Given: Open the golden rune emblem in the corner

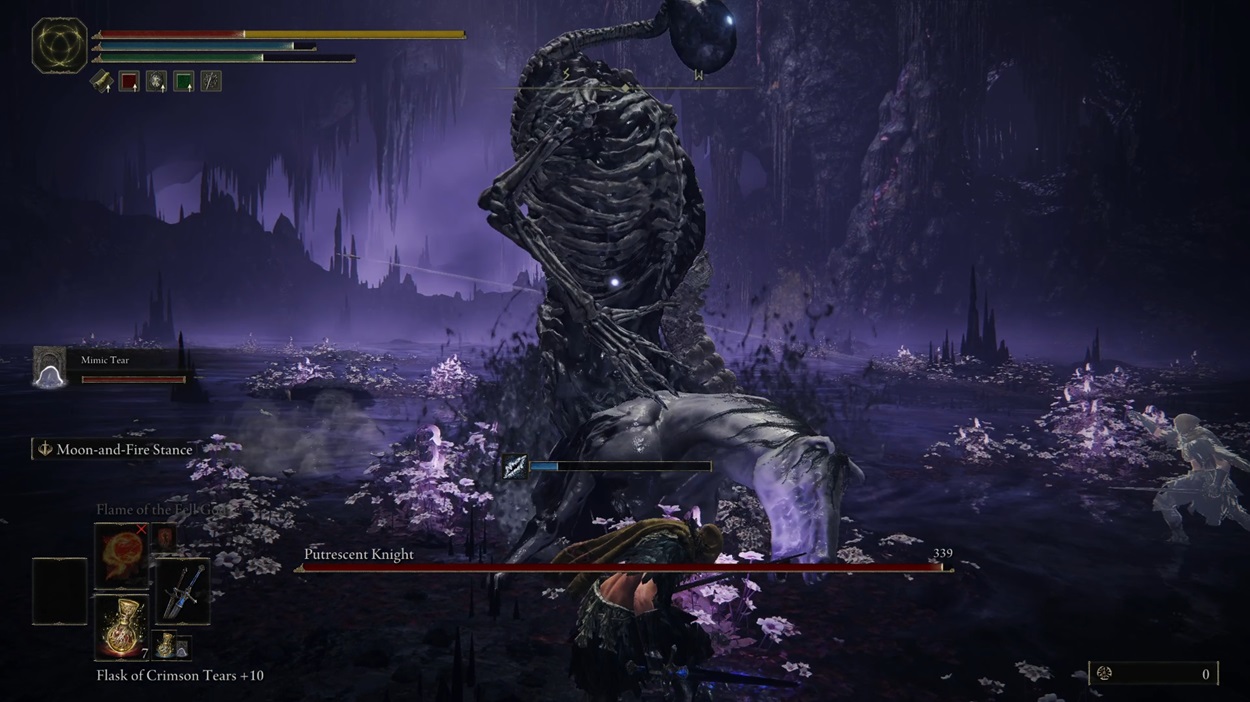Looking at the screenshot, I should pyautogui.click(x=60, y=45).
